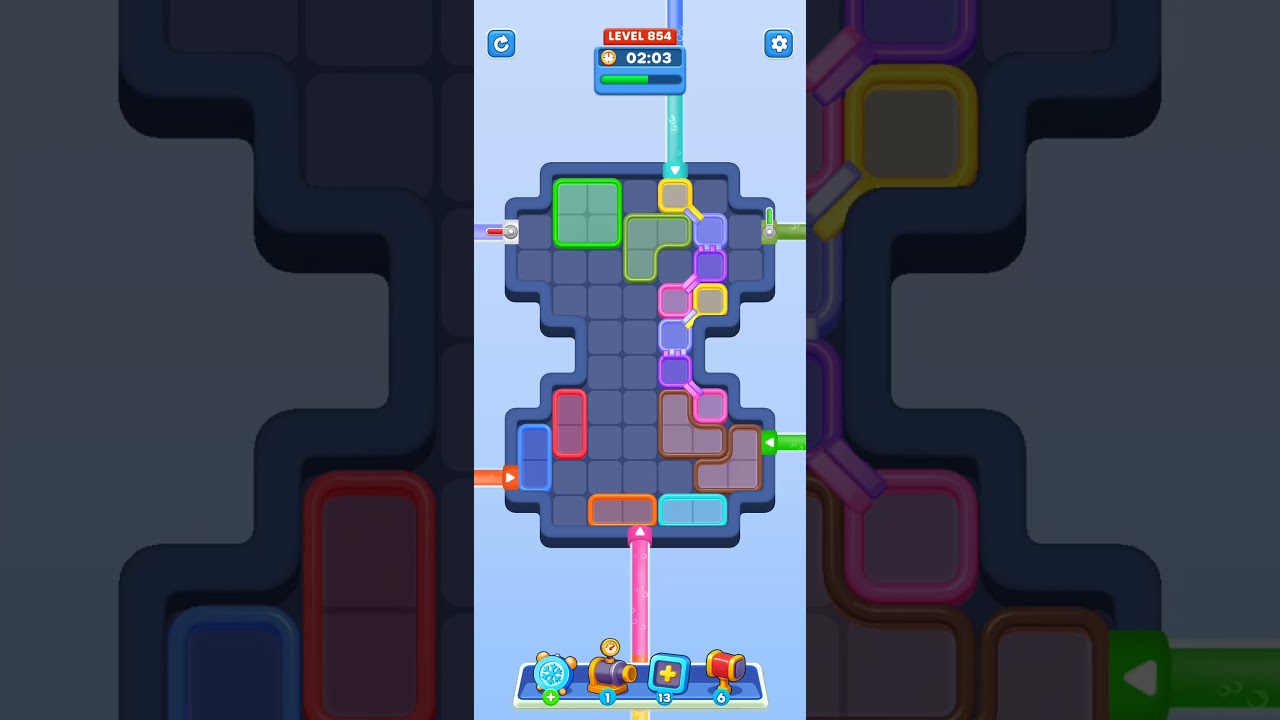Tap the stopwatch icon beside the countdown timer
Viewport: 1280px width, 720px height.
click(609, 58)
